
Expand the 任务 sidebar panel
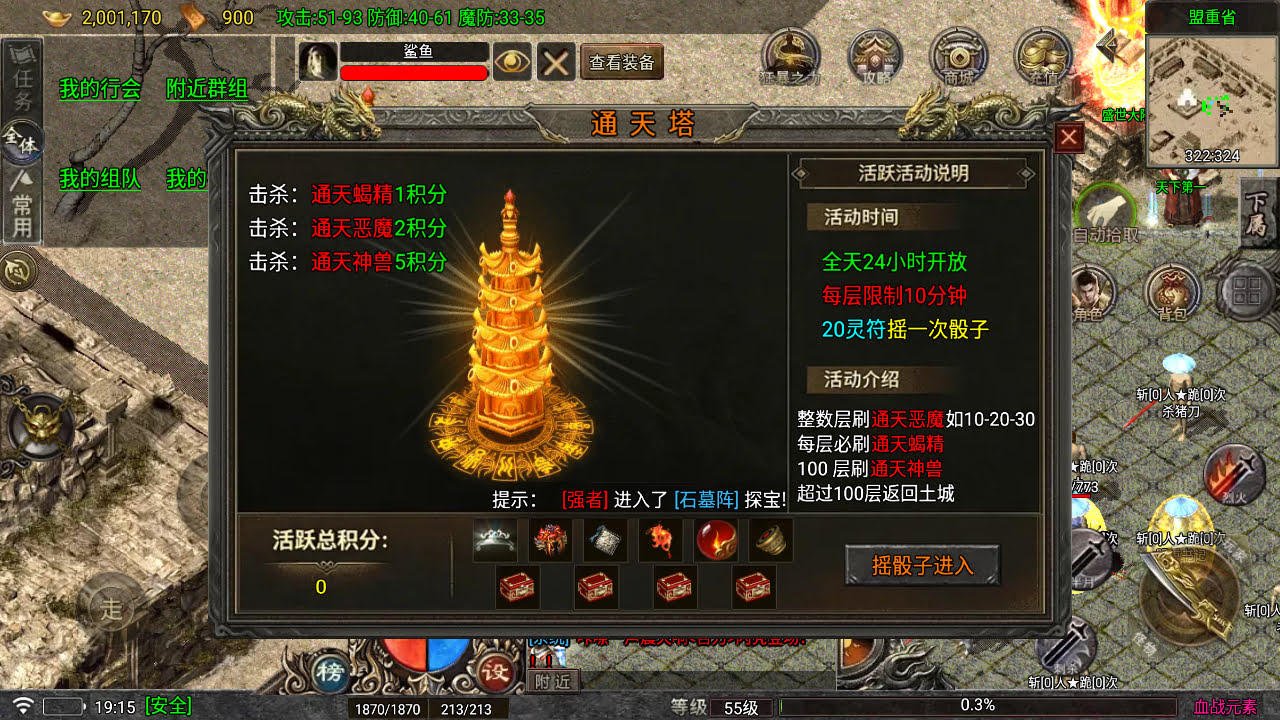click(22, 77)
